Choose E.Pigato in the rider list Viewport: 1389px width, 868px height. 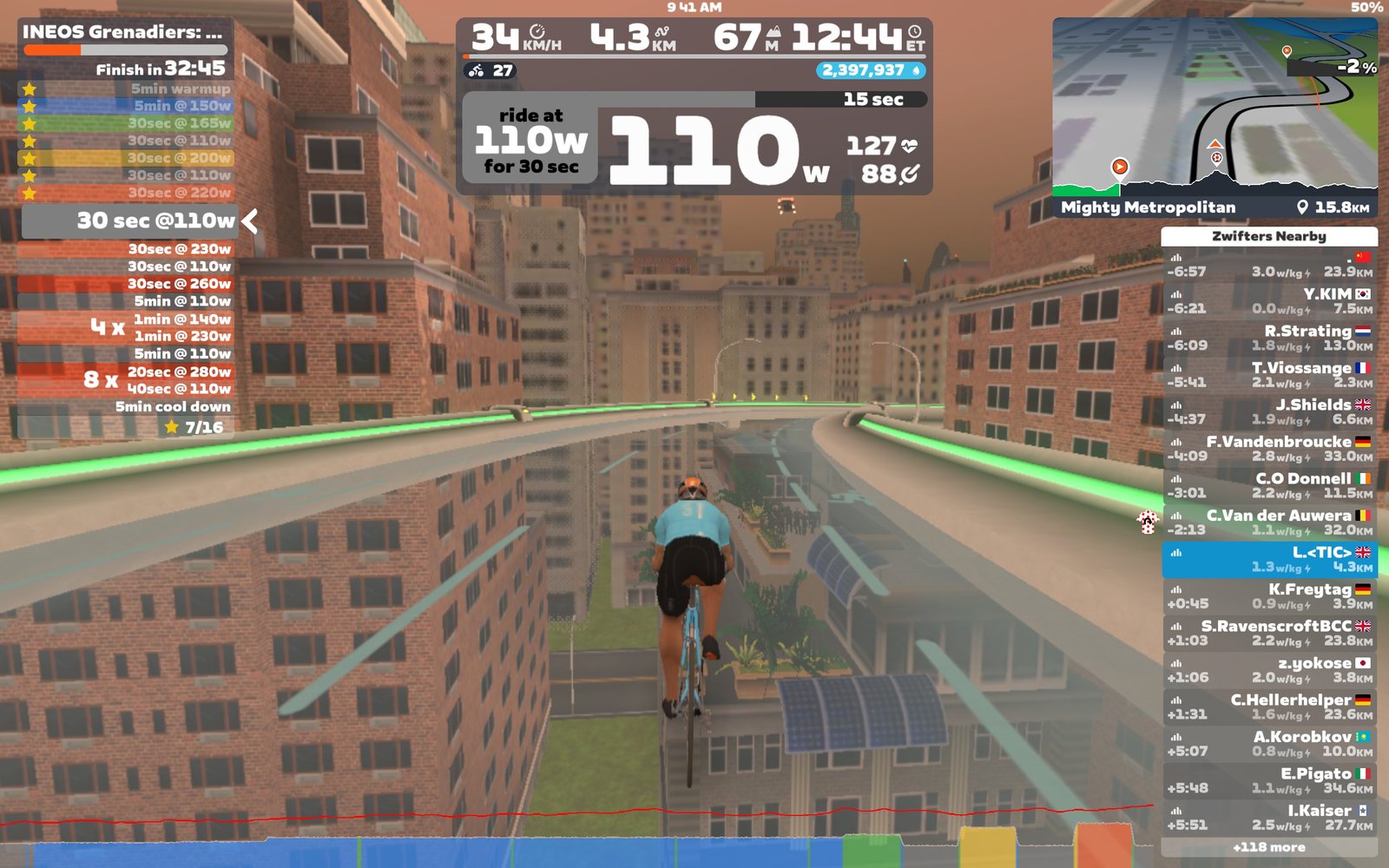(x=1269, y=780)
